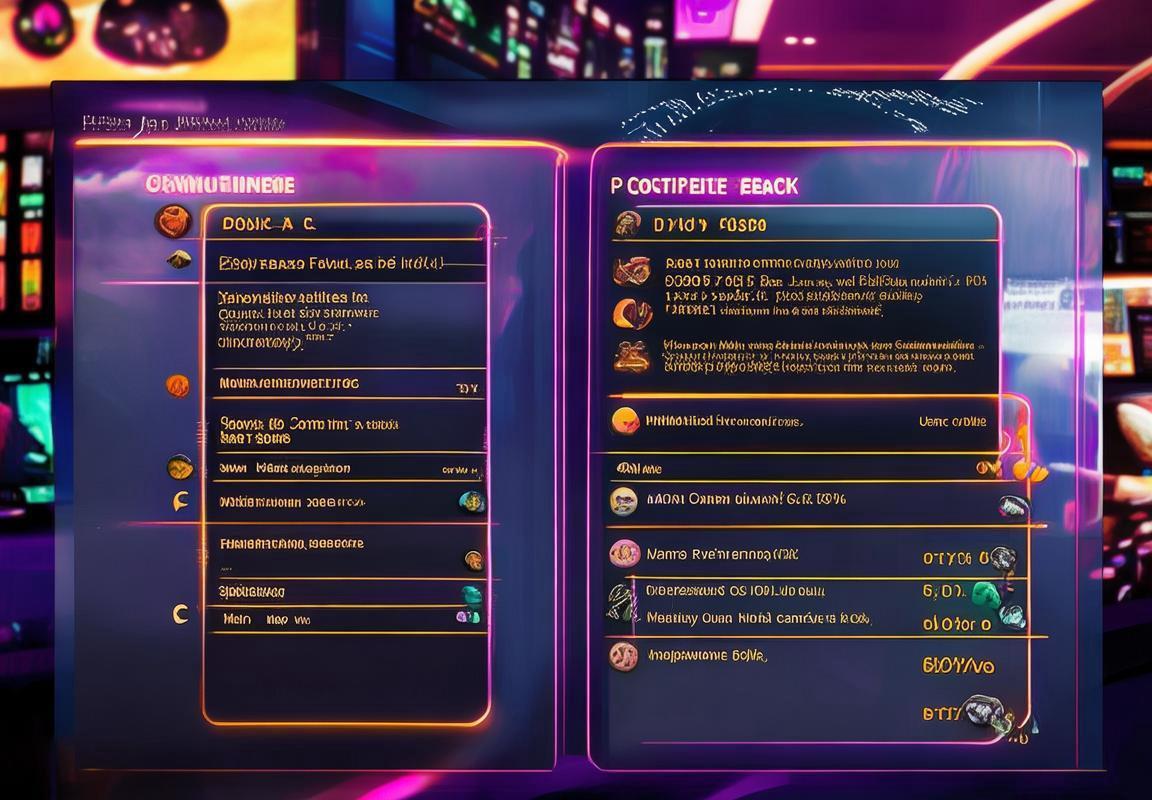
Task: Open the Mouharemenvieriroc list row
Action: [x=345, y=384]
